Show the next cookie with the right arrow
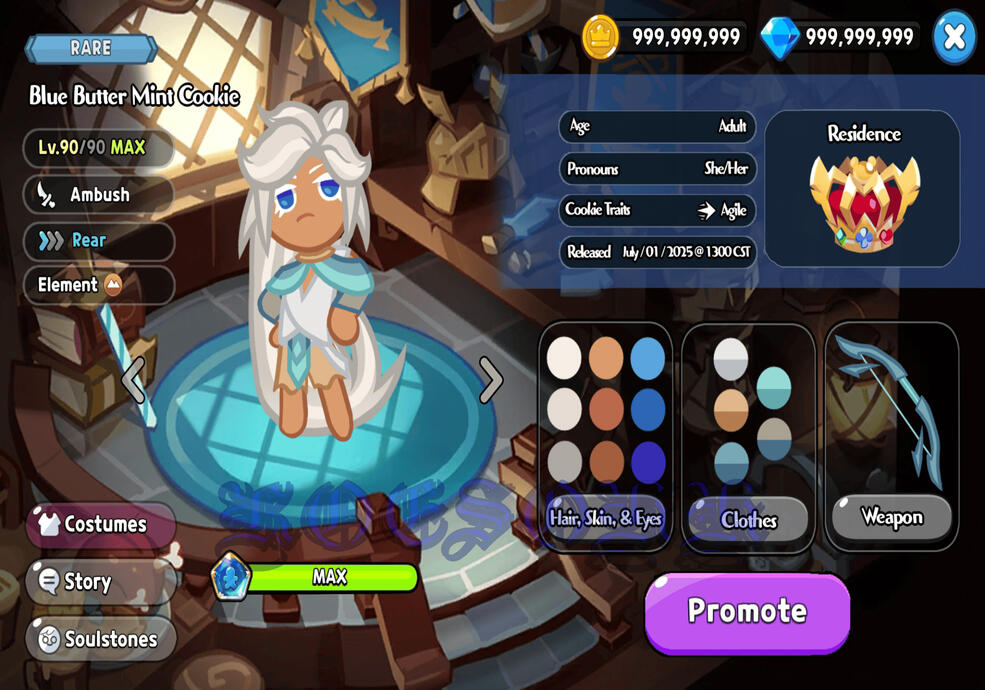 [490, 379]
